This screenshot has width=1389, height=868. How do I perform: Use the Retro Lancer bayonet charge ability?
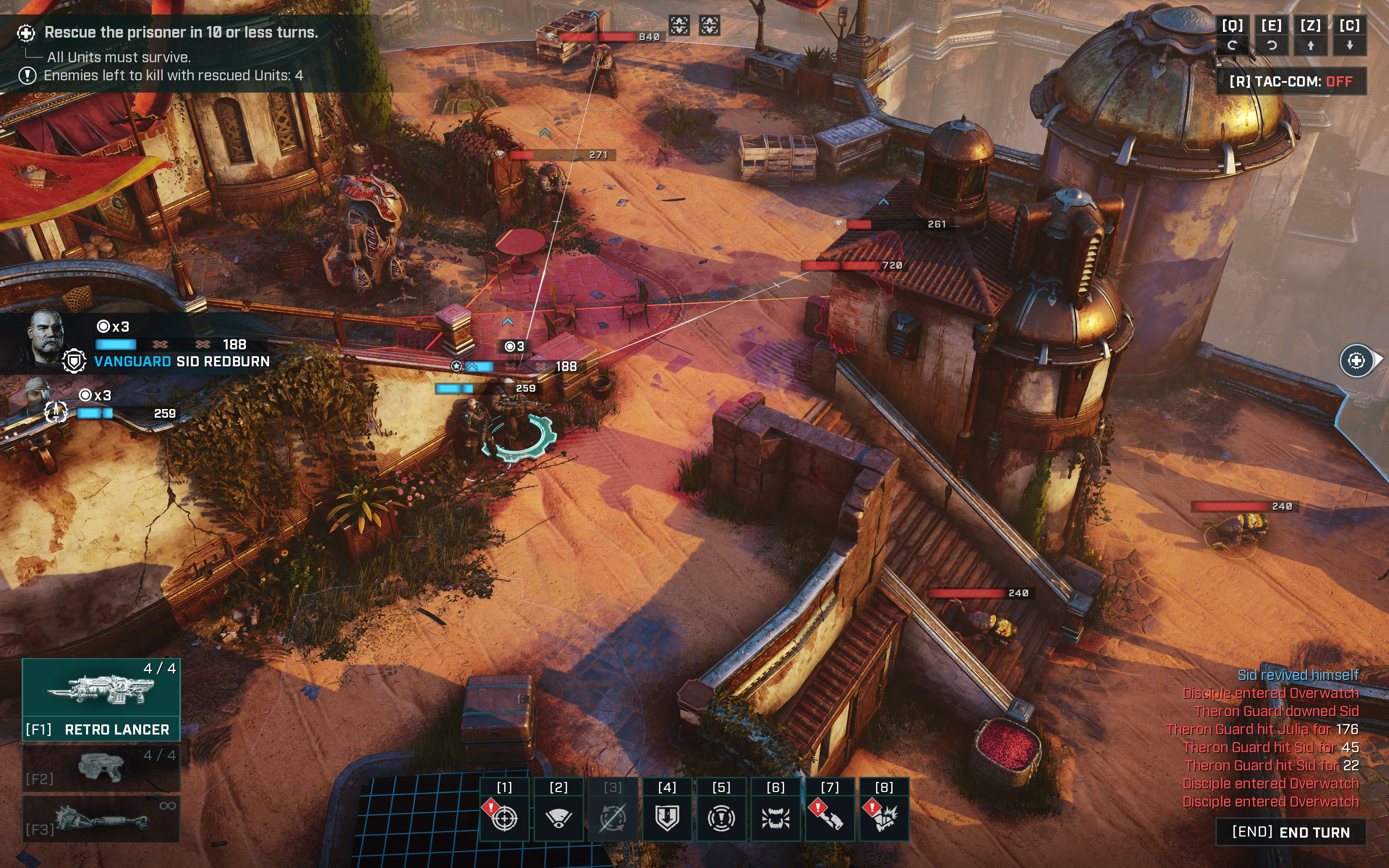[829, 816]
